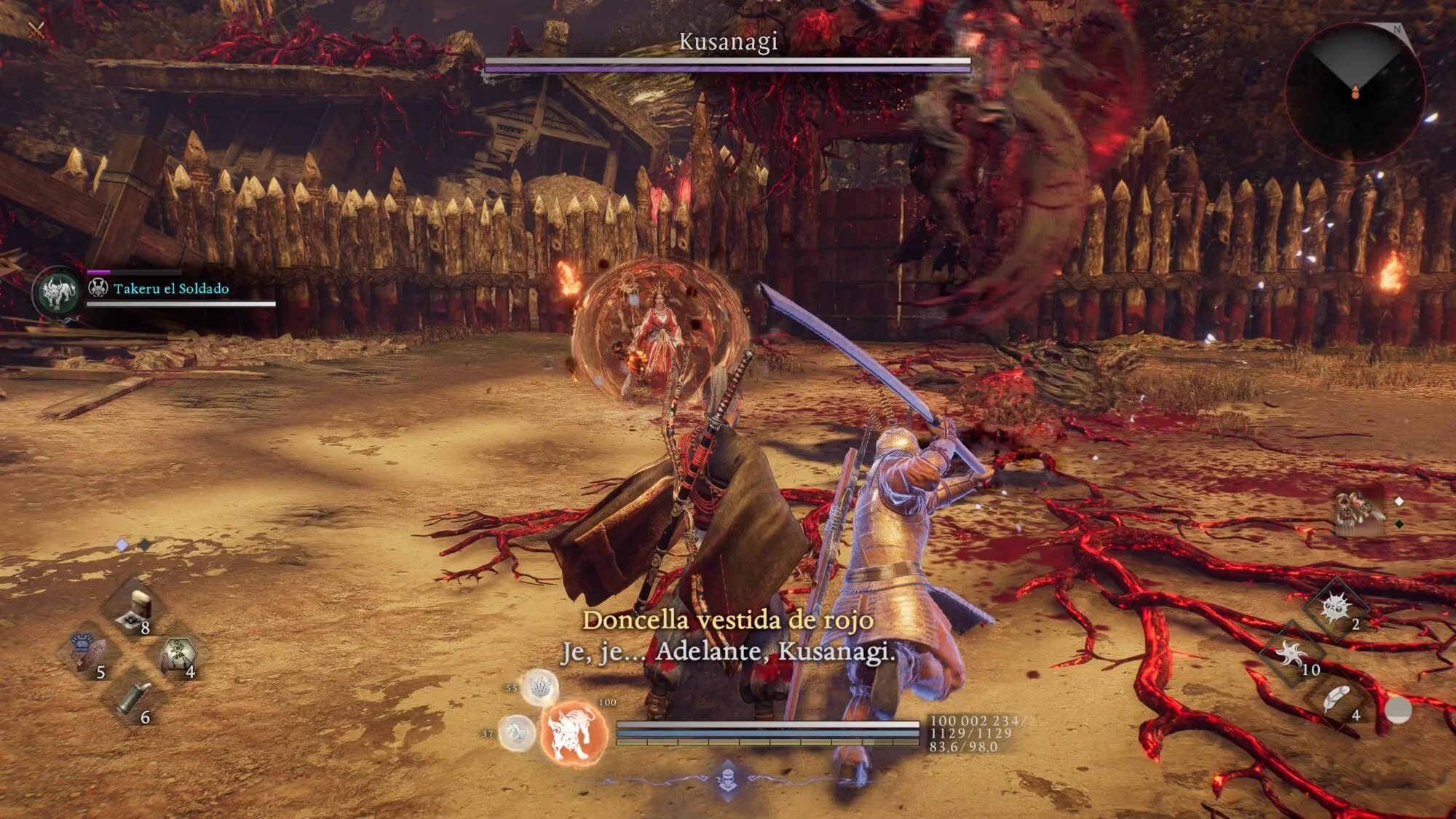
Task: Select the upper white spirit skill orb
Action: (539, 687)
